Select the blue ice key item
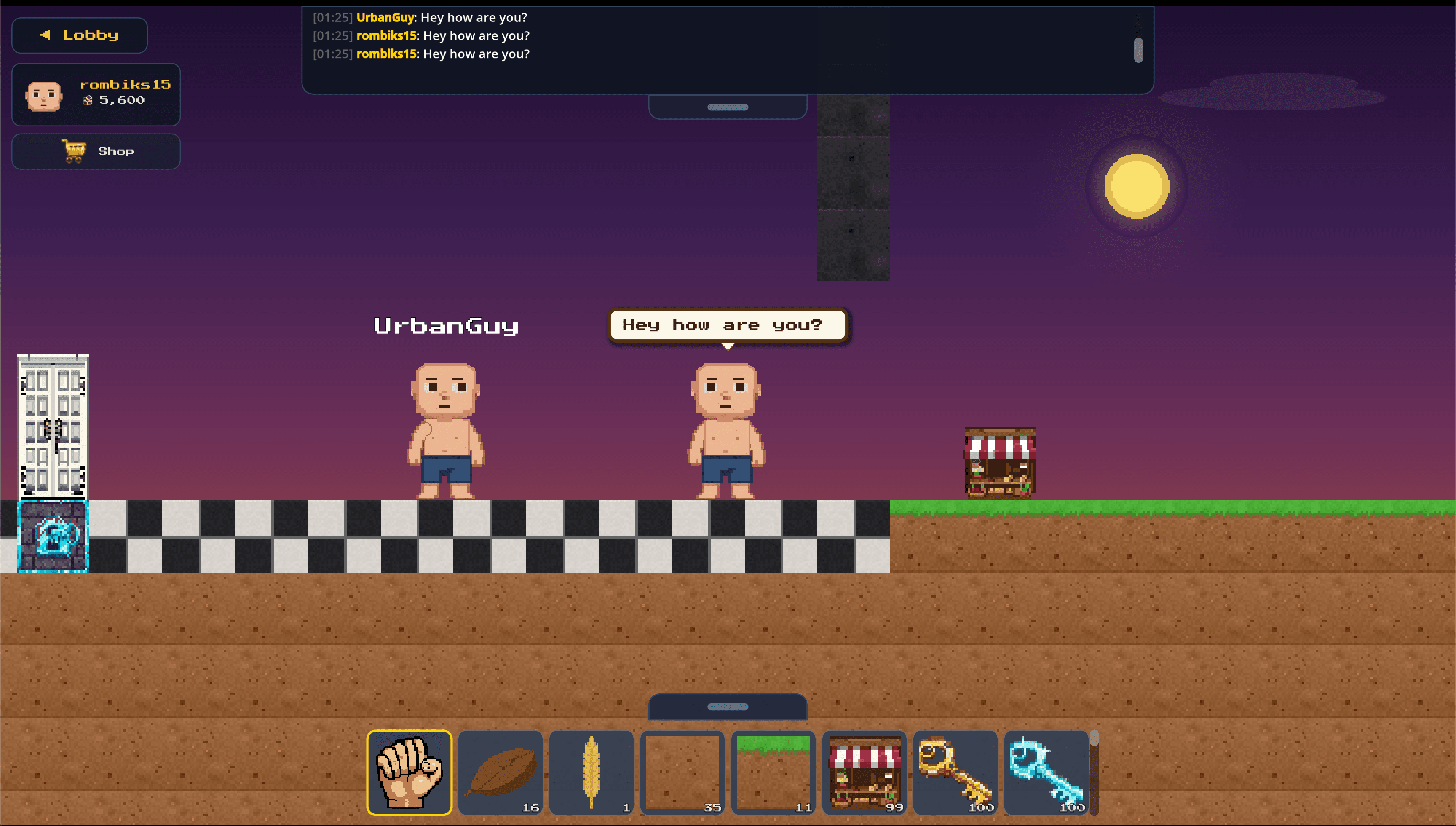 pos(1046,772)
